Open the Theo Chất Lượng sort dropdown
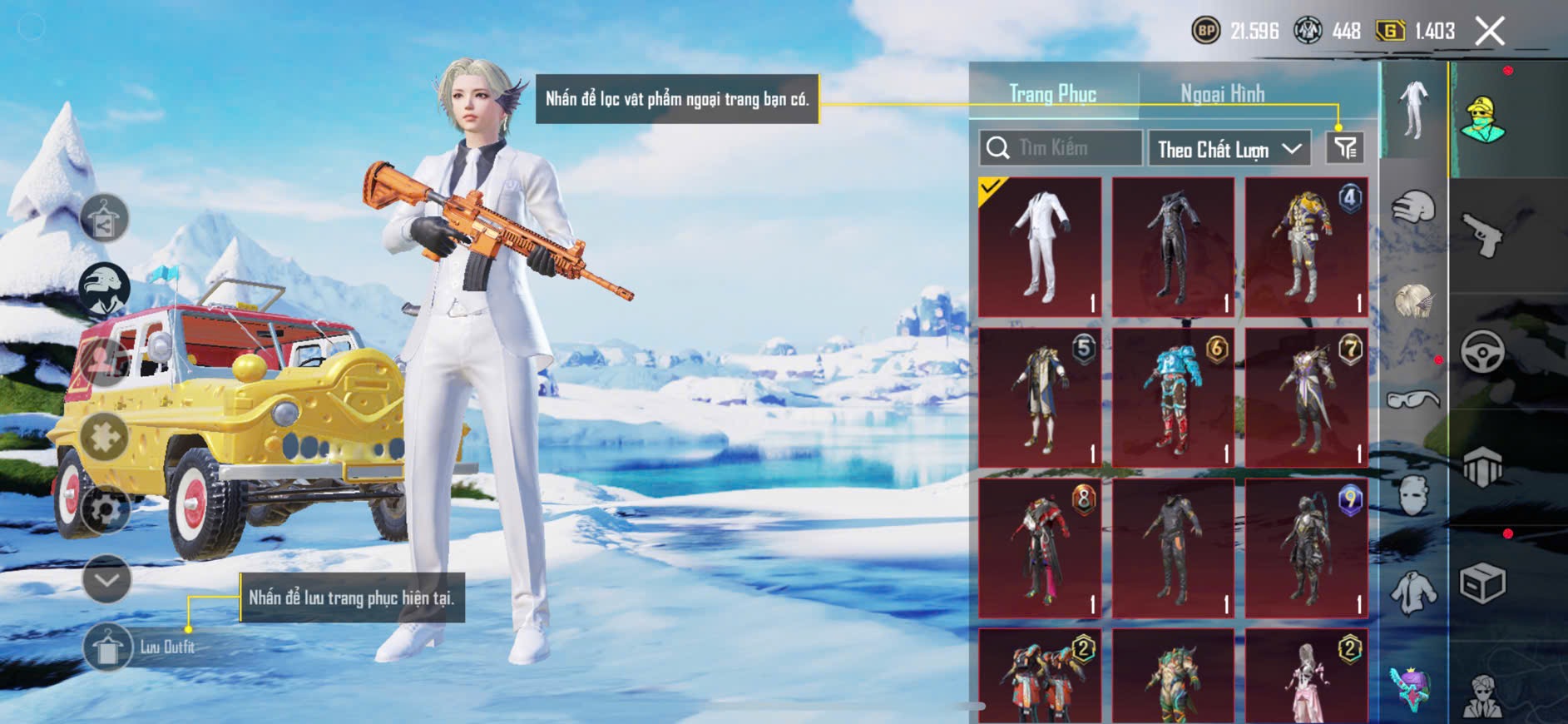 click(1229, 149)
